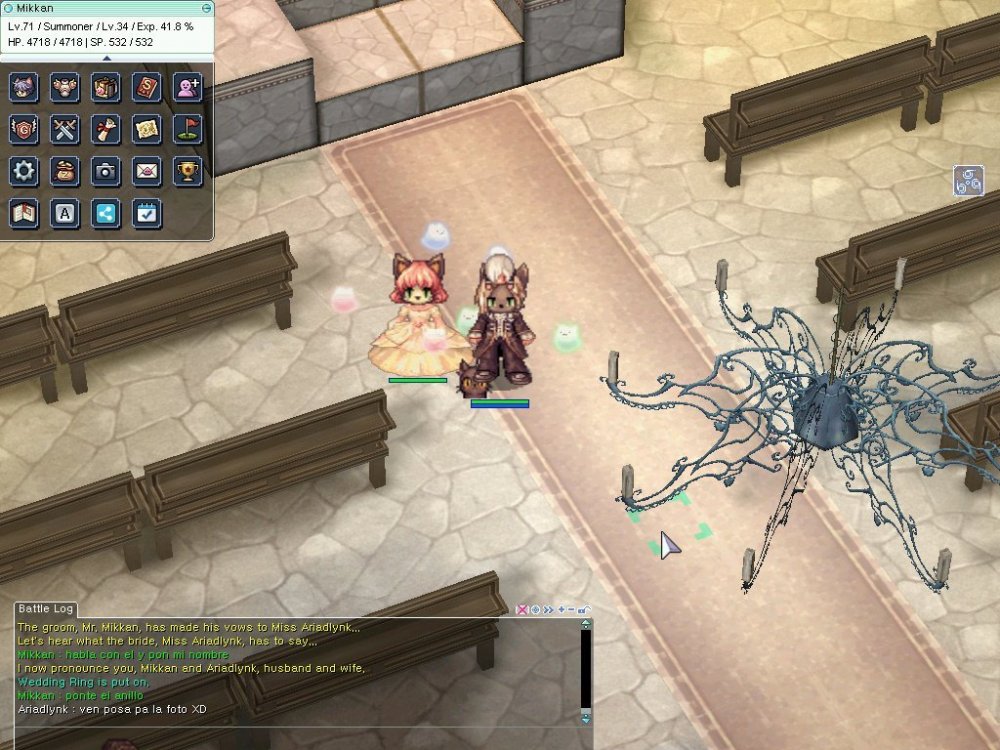Open the red skill book
This screenshot has width=1000, height=750.
pyautogui.click(x=146, y=87)
